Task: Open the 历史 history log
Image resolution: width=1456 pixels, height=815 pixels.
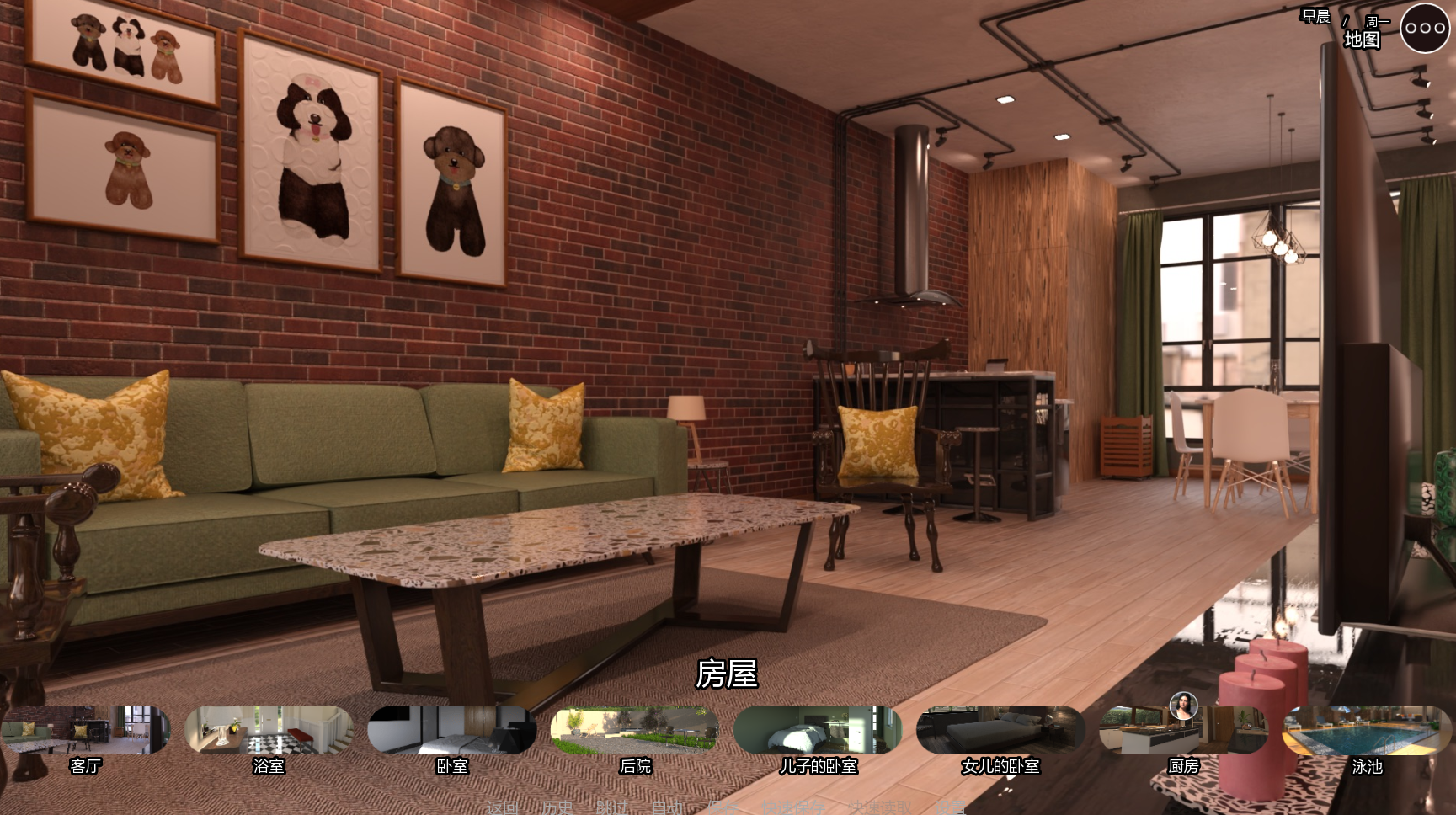Action: point(557,807)
